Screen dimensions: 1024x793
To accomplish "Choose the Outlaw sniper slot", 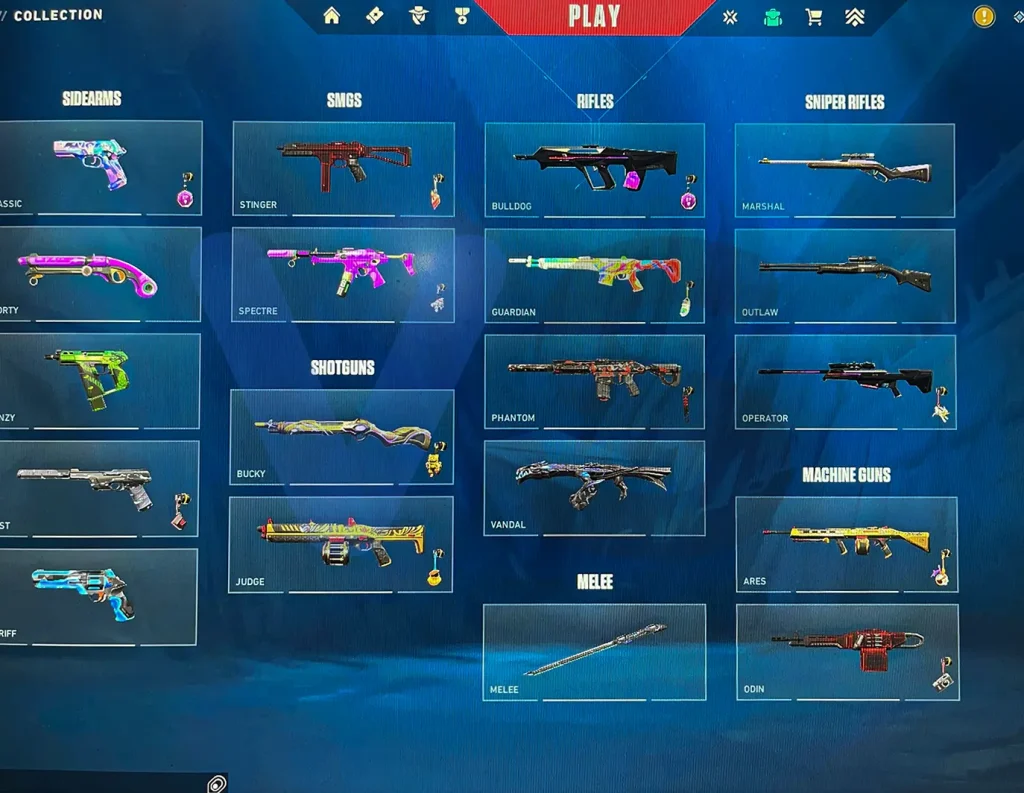I will [844, 276].
